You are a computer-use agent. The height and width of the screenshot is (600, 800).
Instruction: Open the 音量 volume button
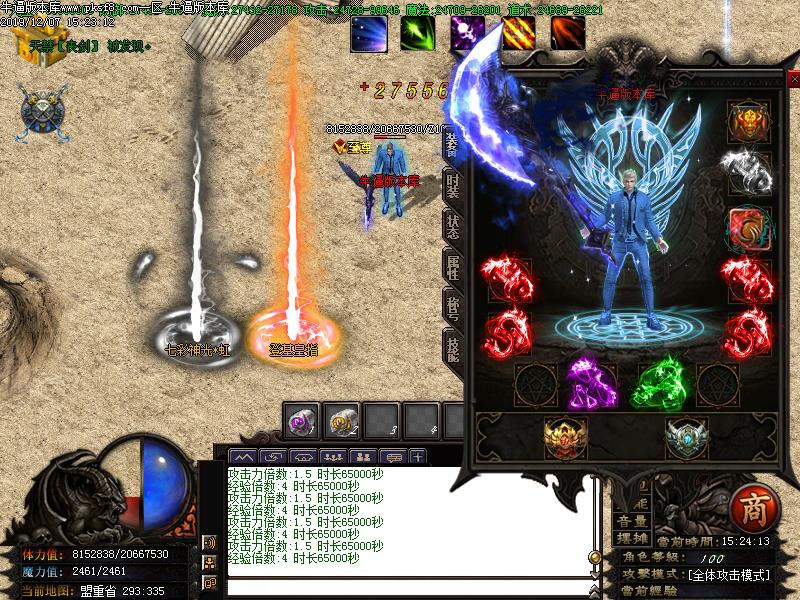(x=630, y=520)
